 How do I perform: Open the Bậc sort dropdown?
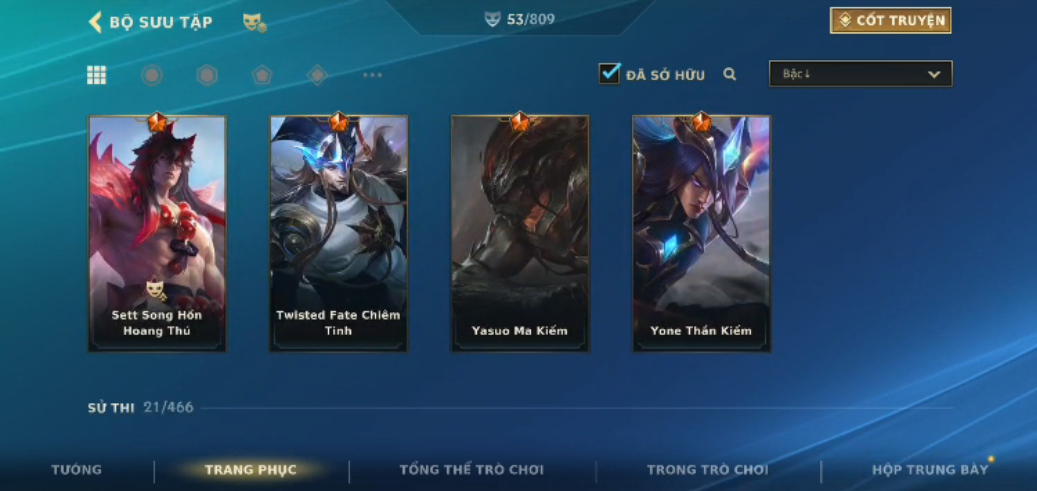pos(860,74)
